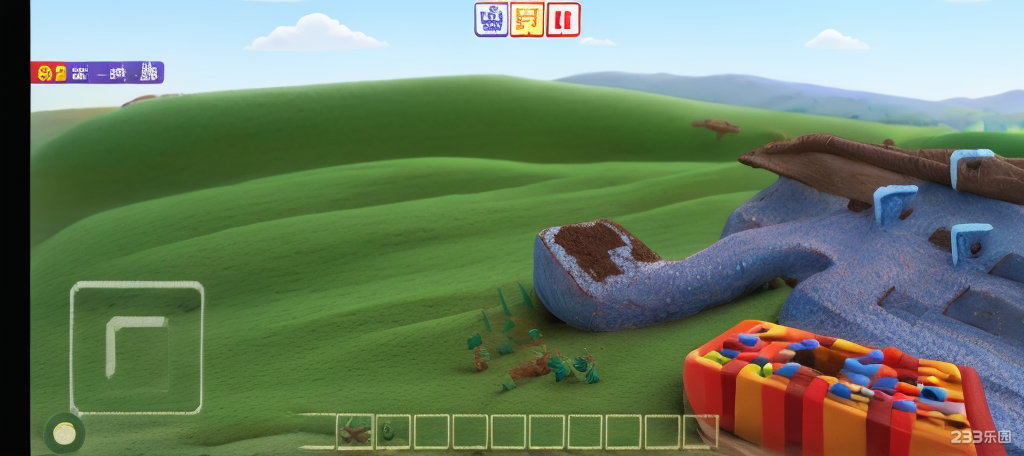Choose the second hotbar slot with green item
The height and width of the screenshot is (456, 1024).
(392, 431)
